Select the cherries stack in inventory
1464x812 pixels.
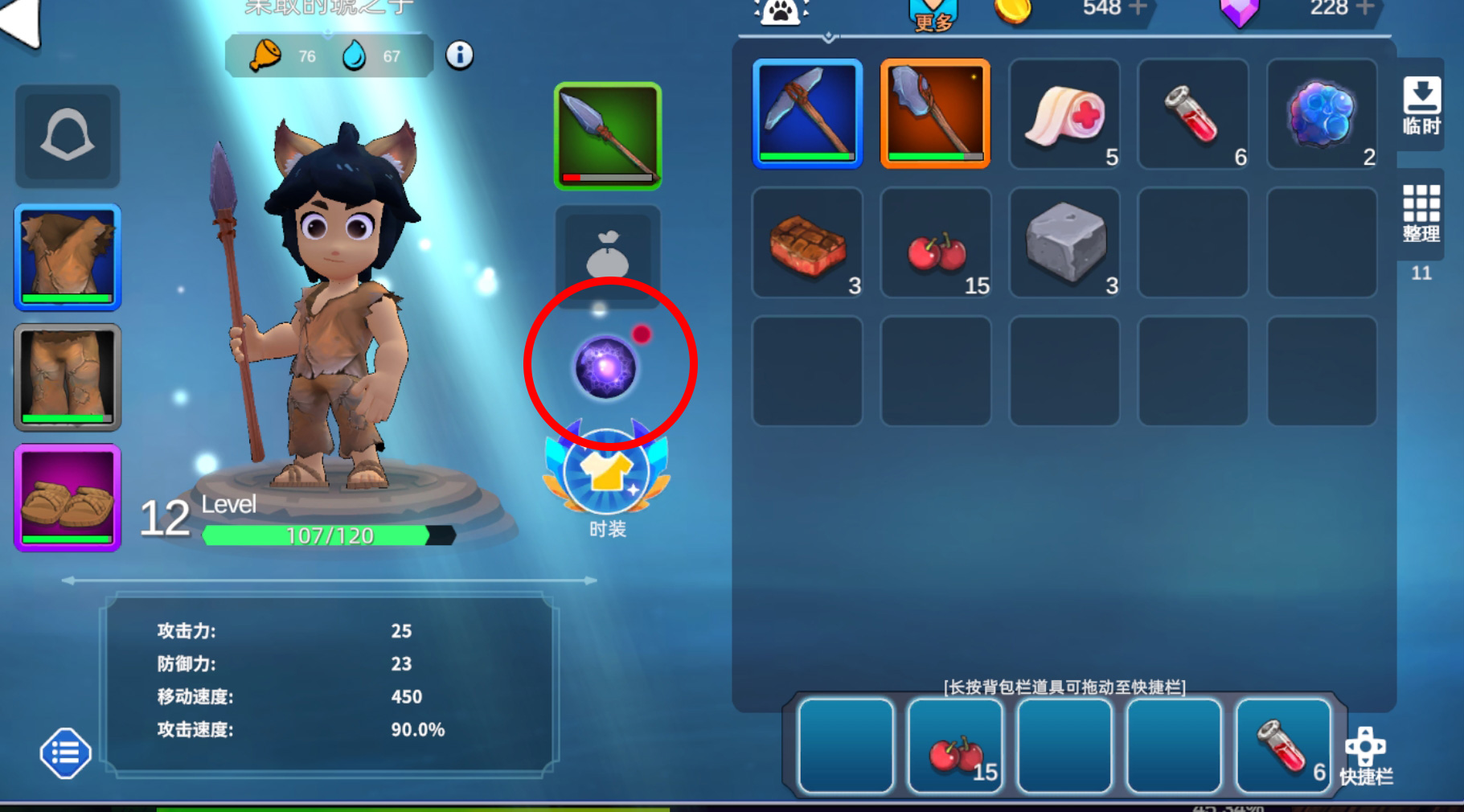[x=936, y=242]
